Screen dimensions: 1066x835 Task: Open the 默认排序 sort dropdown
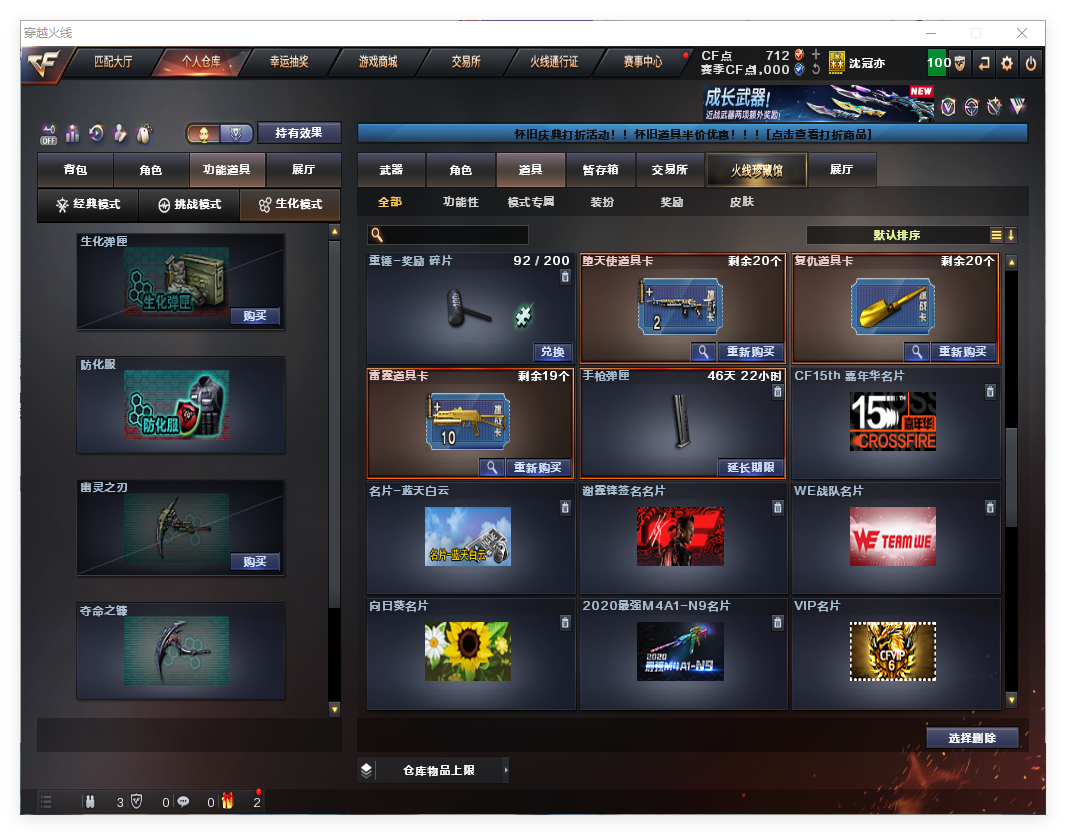(x=897, y=235)
